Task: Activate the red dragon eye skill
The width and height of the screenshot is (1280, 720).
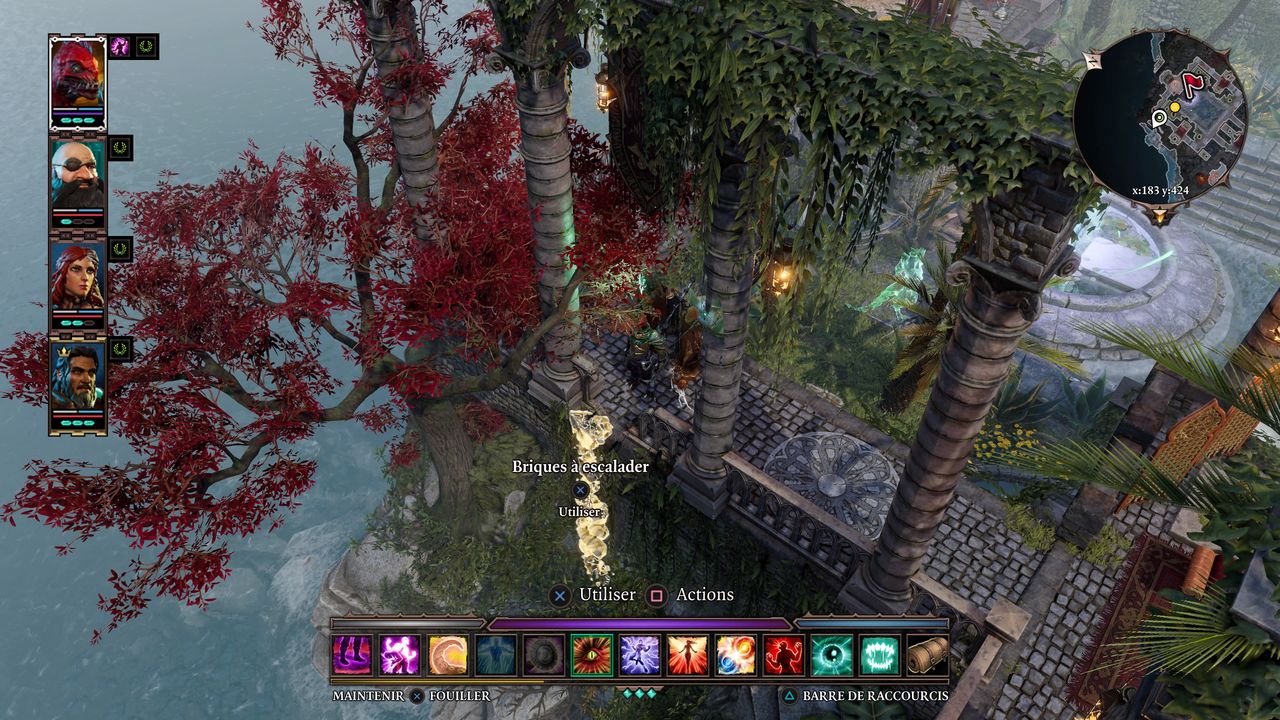Action: 592,655
